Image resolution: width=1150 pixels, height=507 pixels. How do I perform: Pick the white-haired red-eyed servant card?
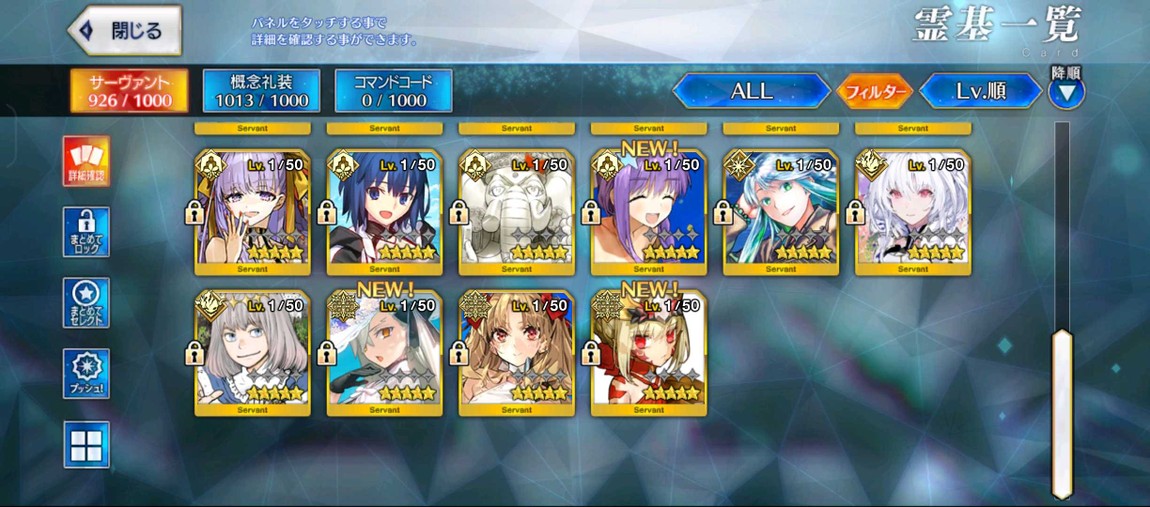912,212
